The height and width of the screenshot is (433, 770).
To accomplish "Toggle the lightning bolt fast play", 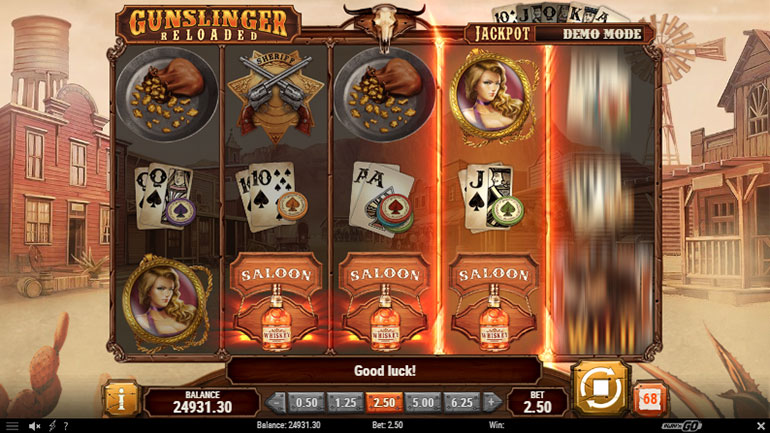I will [x=50, y=426].
